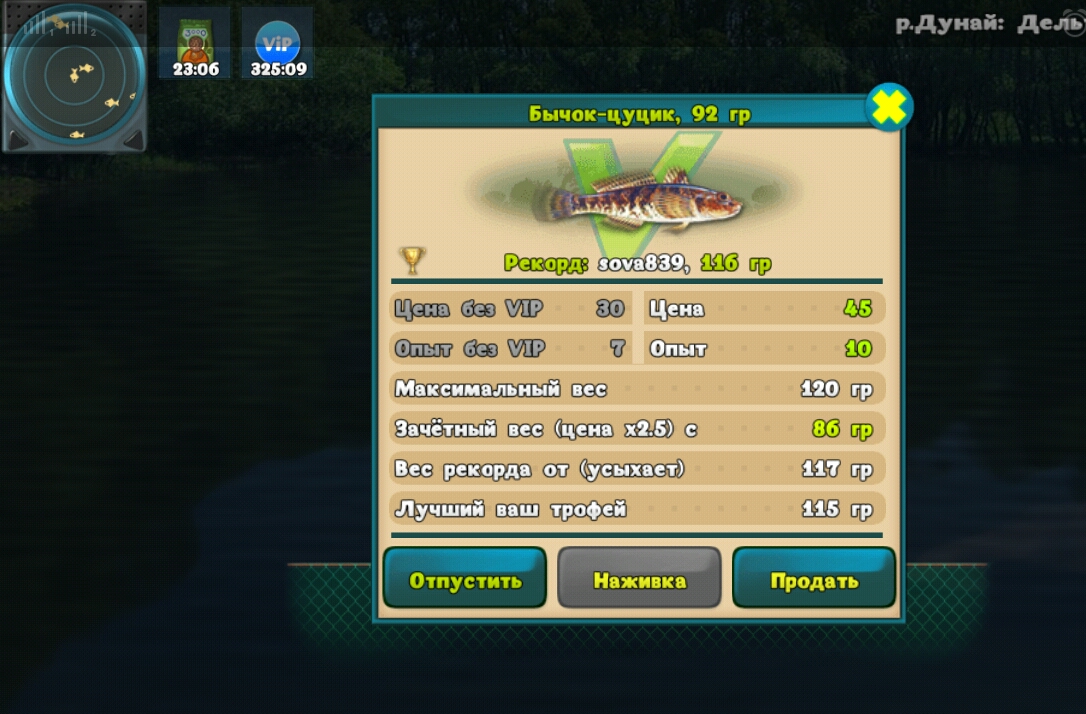Open the fish finder sonar display
The width and height of the screenshot is (1086, 714).
pyautogui.click(x=73, y=72)
